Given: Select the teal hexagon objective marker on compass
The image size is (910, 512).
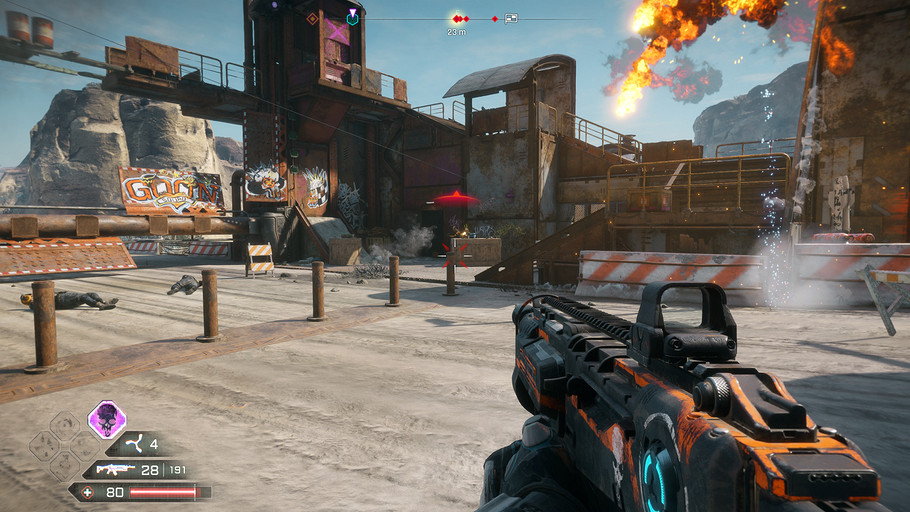Looking at the screenshot, I should coord(352,18).
